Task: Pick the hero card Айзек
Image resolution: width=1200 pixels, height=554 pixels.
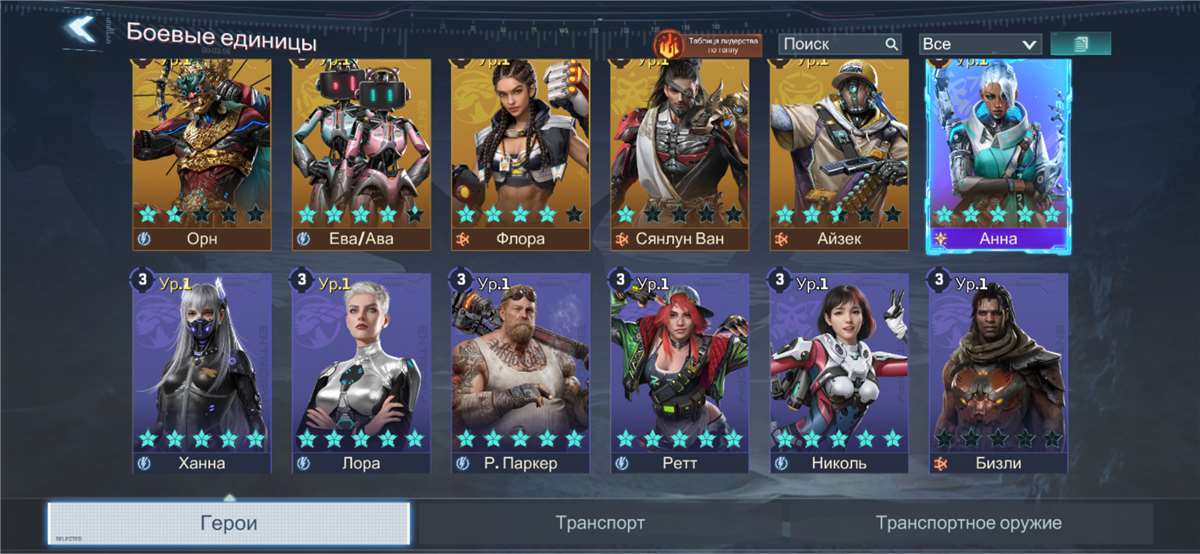Action: [x=839, y=150]
